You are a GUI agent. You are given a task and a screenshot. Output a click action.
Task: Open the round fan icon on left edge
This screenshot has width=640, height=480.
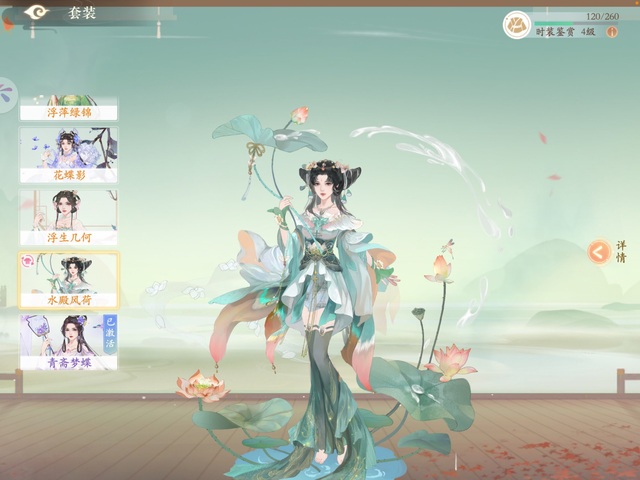coord(7,96)
